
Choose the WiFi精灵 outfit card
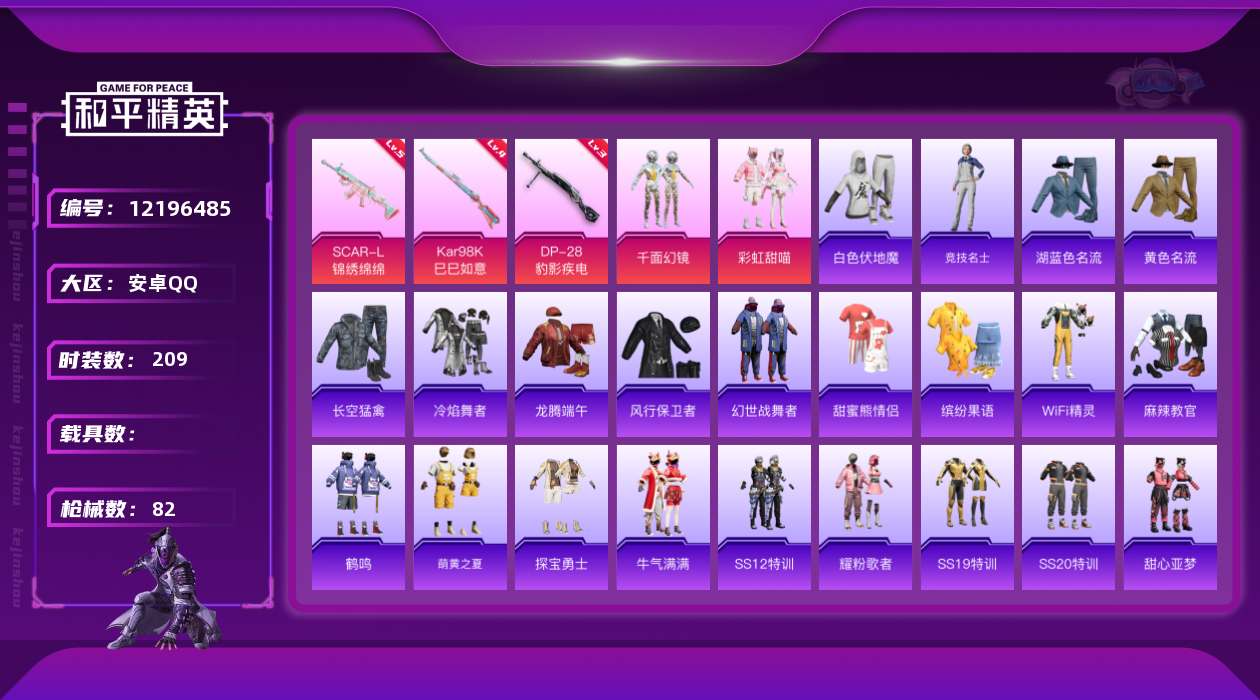coord(1068,364)
